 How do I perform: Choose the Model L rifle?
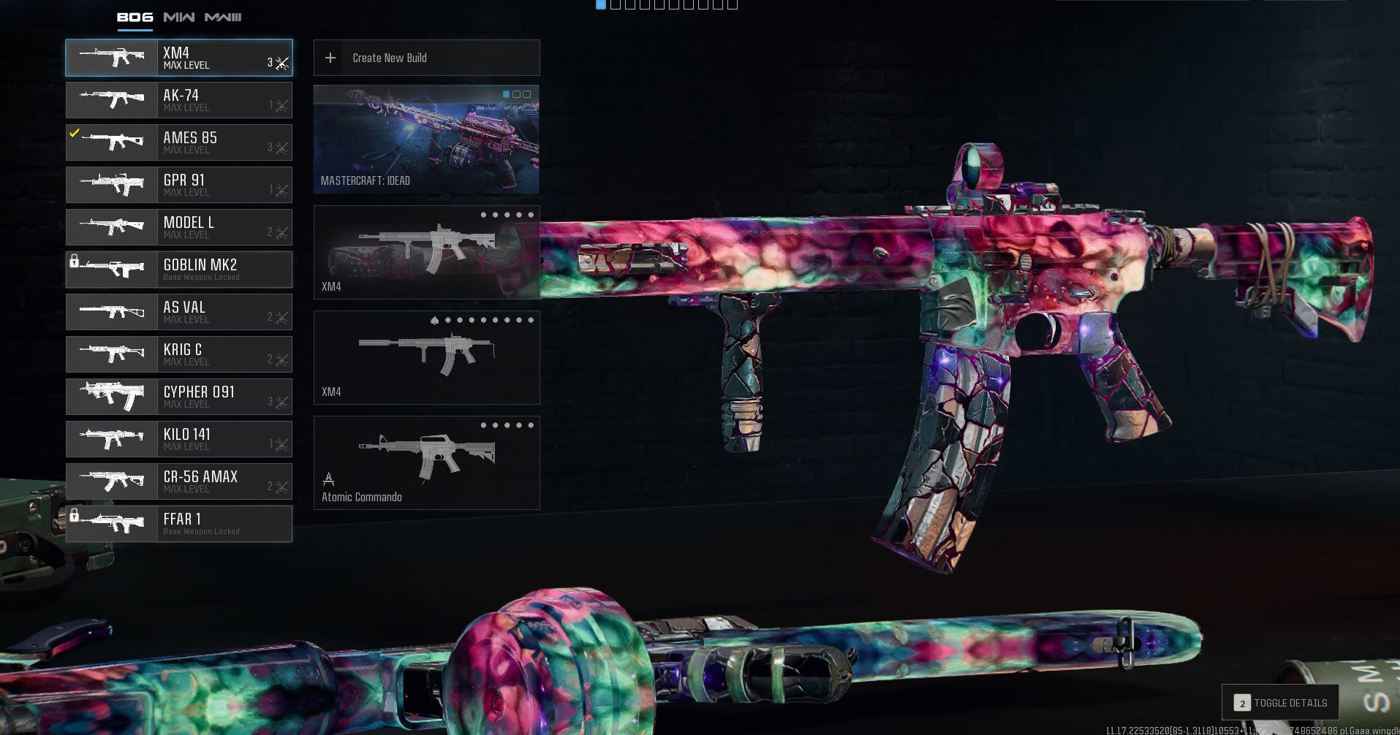pos(179,228)
